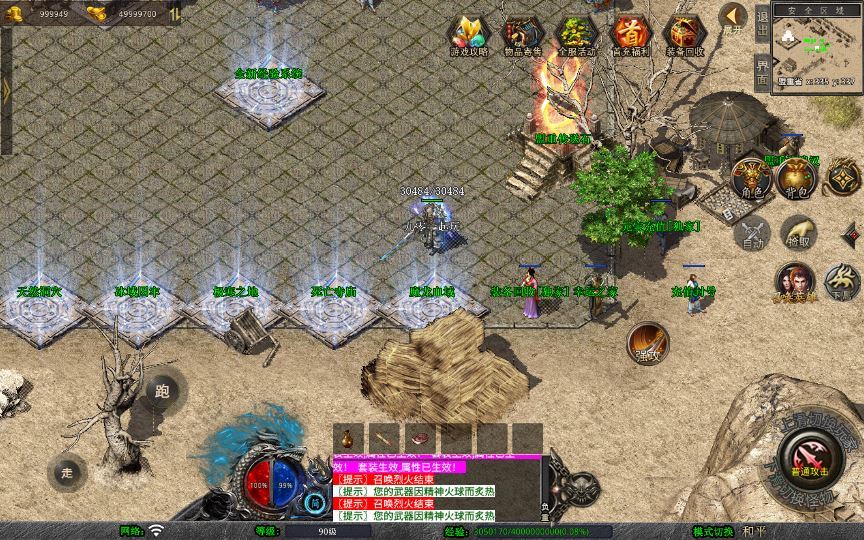Open the 背包 backpack
Image resolution: width=864 pixels, height=540 pixels.
[797, 177]
